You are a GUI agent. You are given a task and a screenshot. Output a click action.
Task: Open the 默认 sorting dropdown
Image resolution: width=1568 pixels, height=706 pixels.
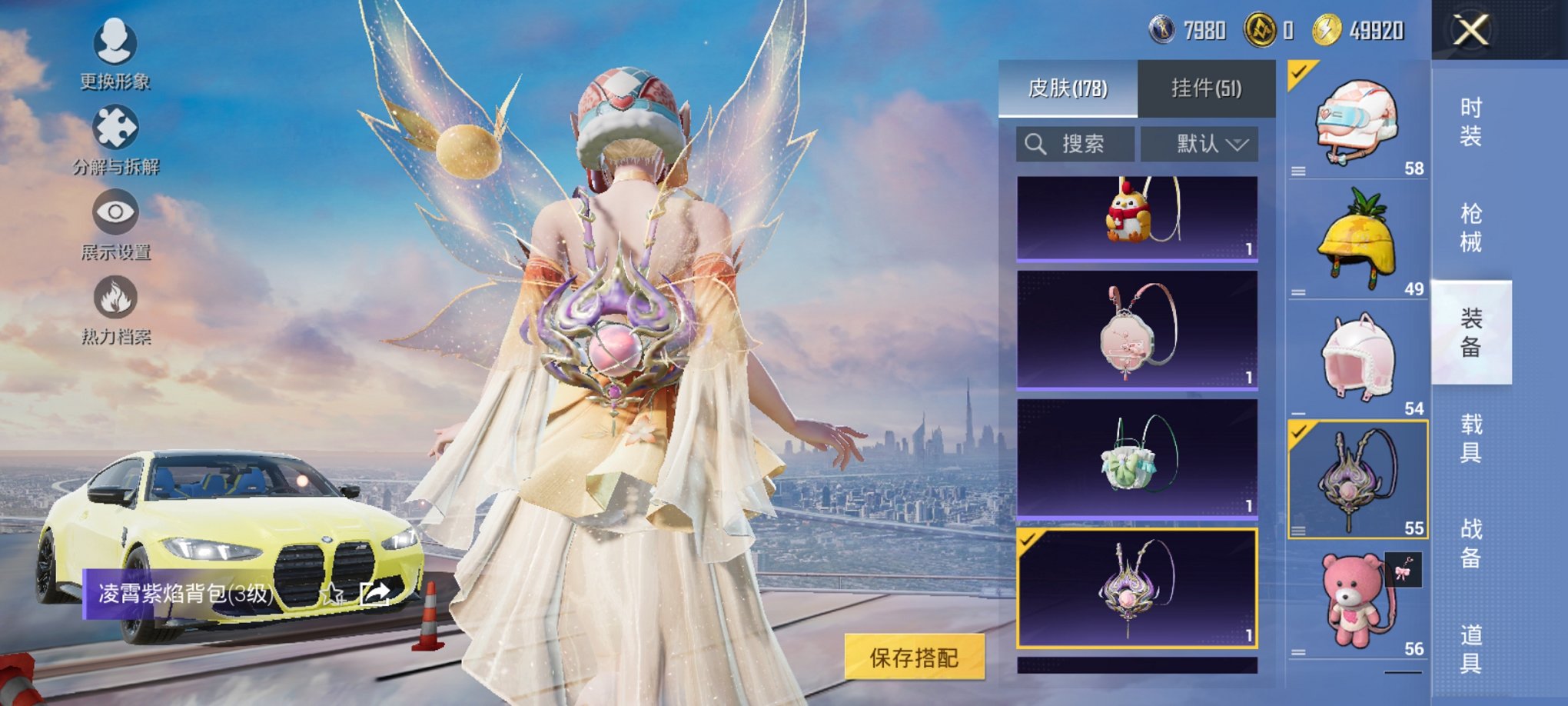[1201, 144]
